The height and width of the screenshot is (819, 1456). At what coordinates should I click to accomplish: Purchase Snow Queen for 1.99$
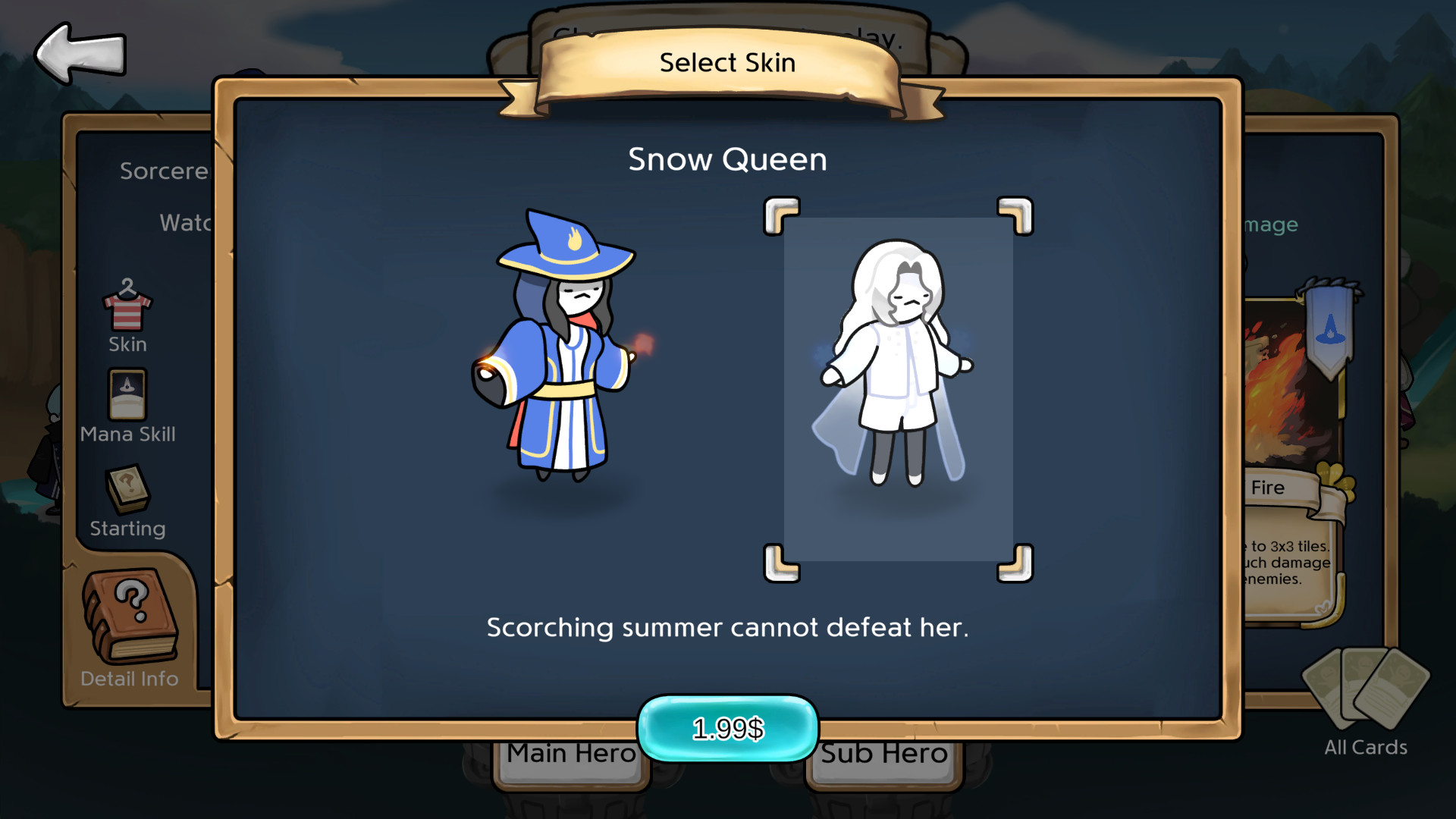[727, 726]
